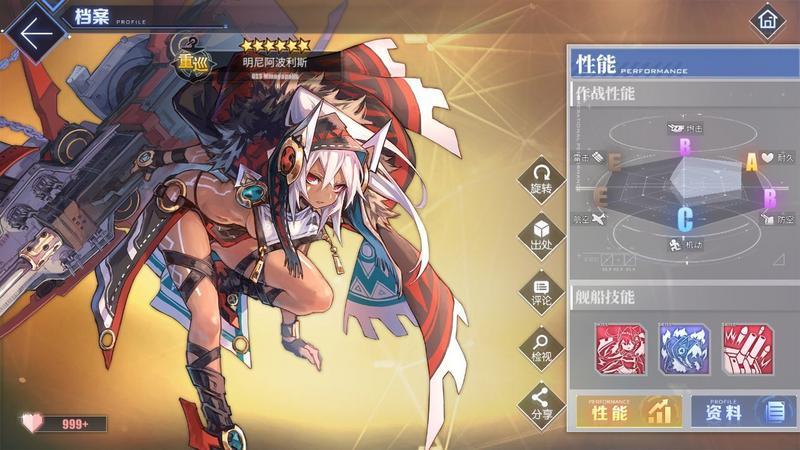Select the red missile barrage skill icon
The width and height of the screenshot is (800, 450).
[x=746, y=348]
